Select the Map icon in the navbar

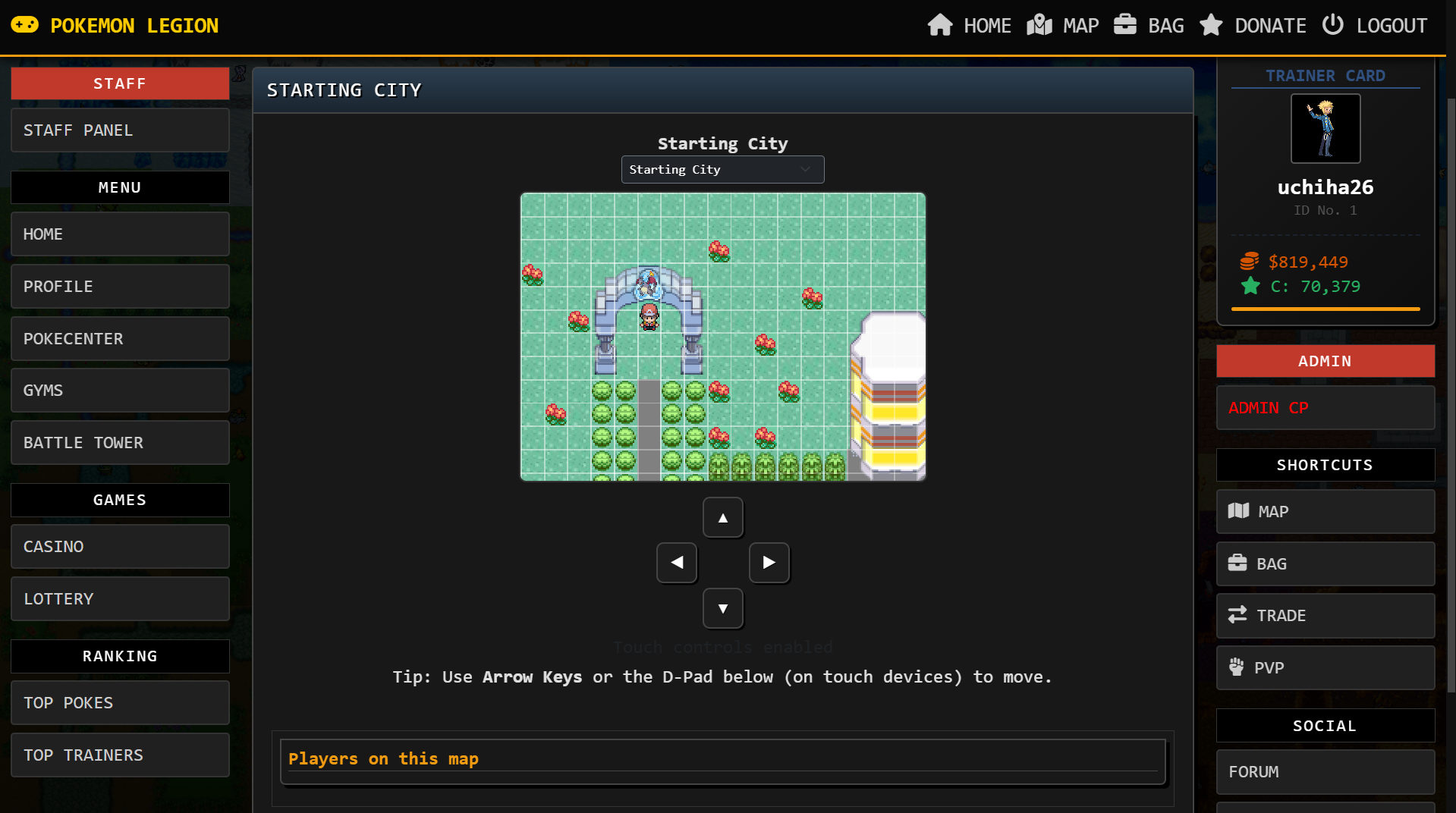point(1039,24)
